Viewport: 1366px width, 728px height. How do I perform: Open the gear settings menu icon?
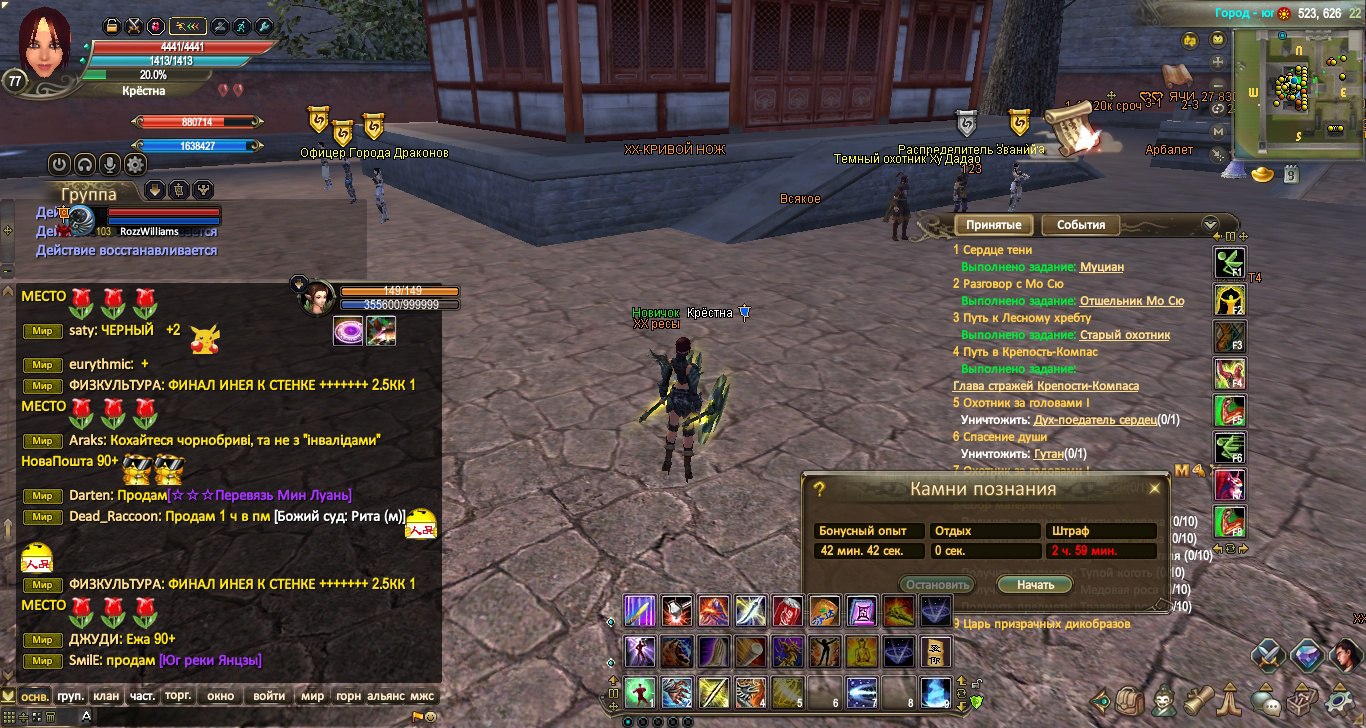point(135,164)
